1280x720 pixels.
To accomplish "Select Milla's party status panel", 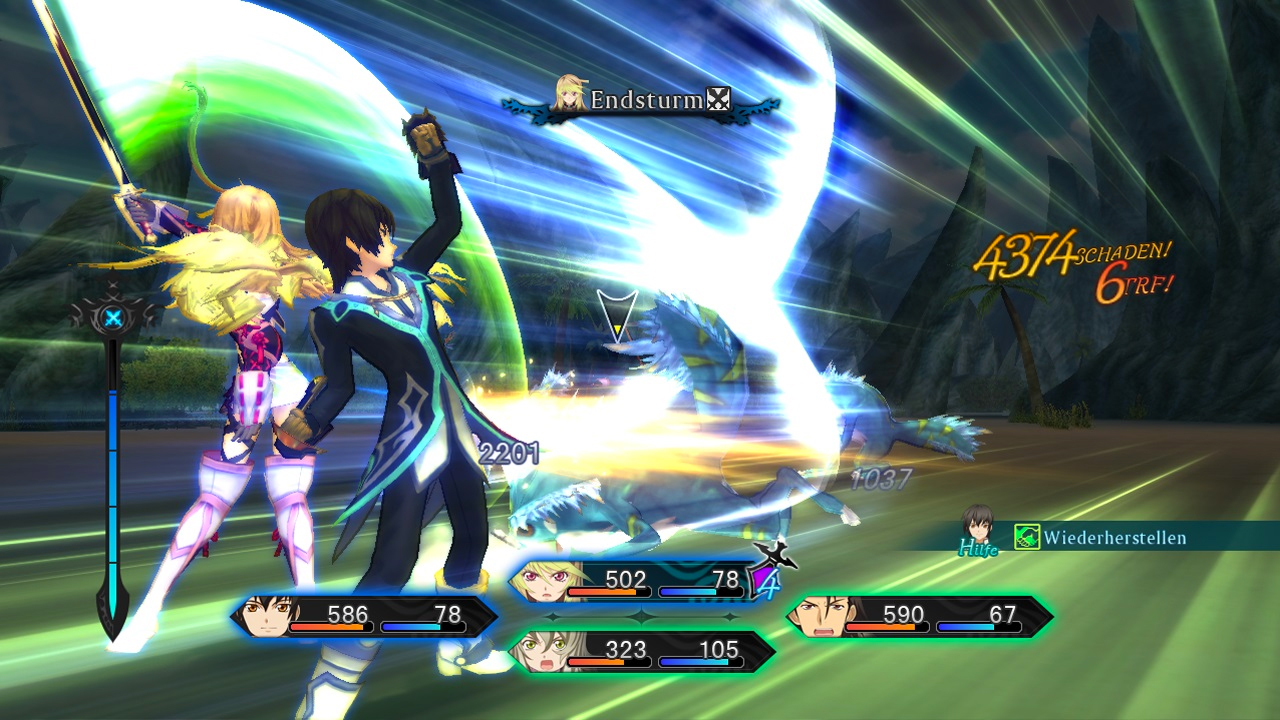I will coord(630,582).
